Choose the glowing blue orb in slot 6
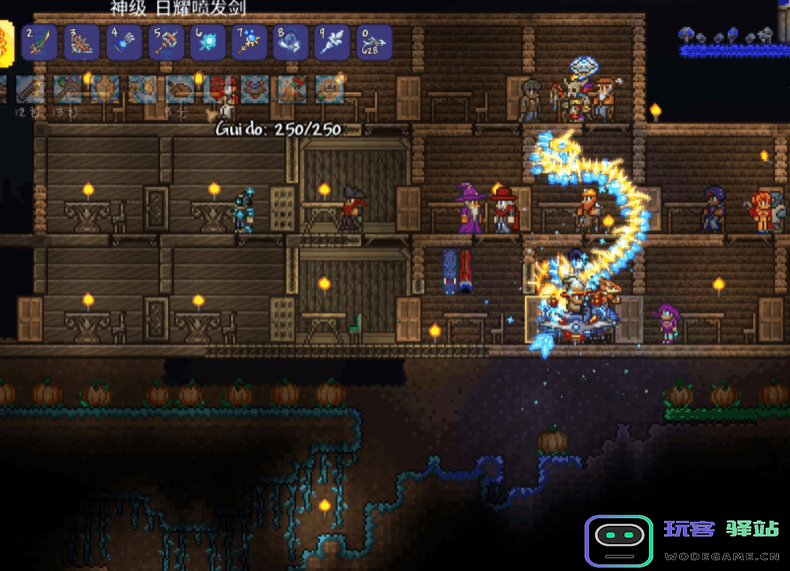Screen dimensions: 790x571 click(x=207, y=42)
